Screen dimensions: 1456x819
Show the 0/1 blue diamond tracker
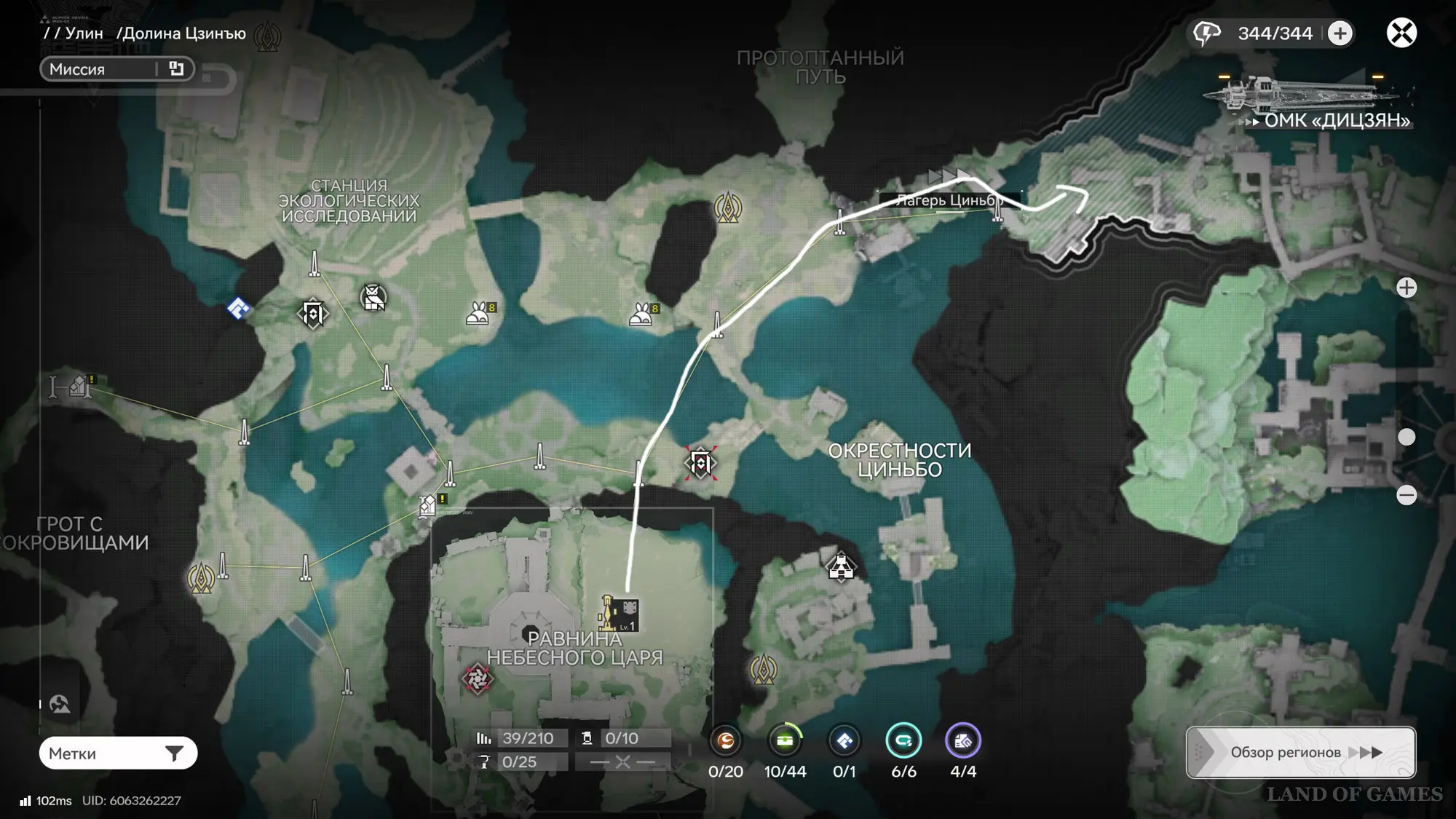point(844,741)
